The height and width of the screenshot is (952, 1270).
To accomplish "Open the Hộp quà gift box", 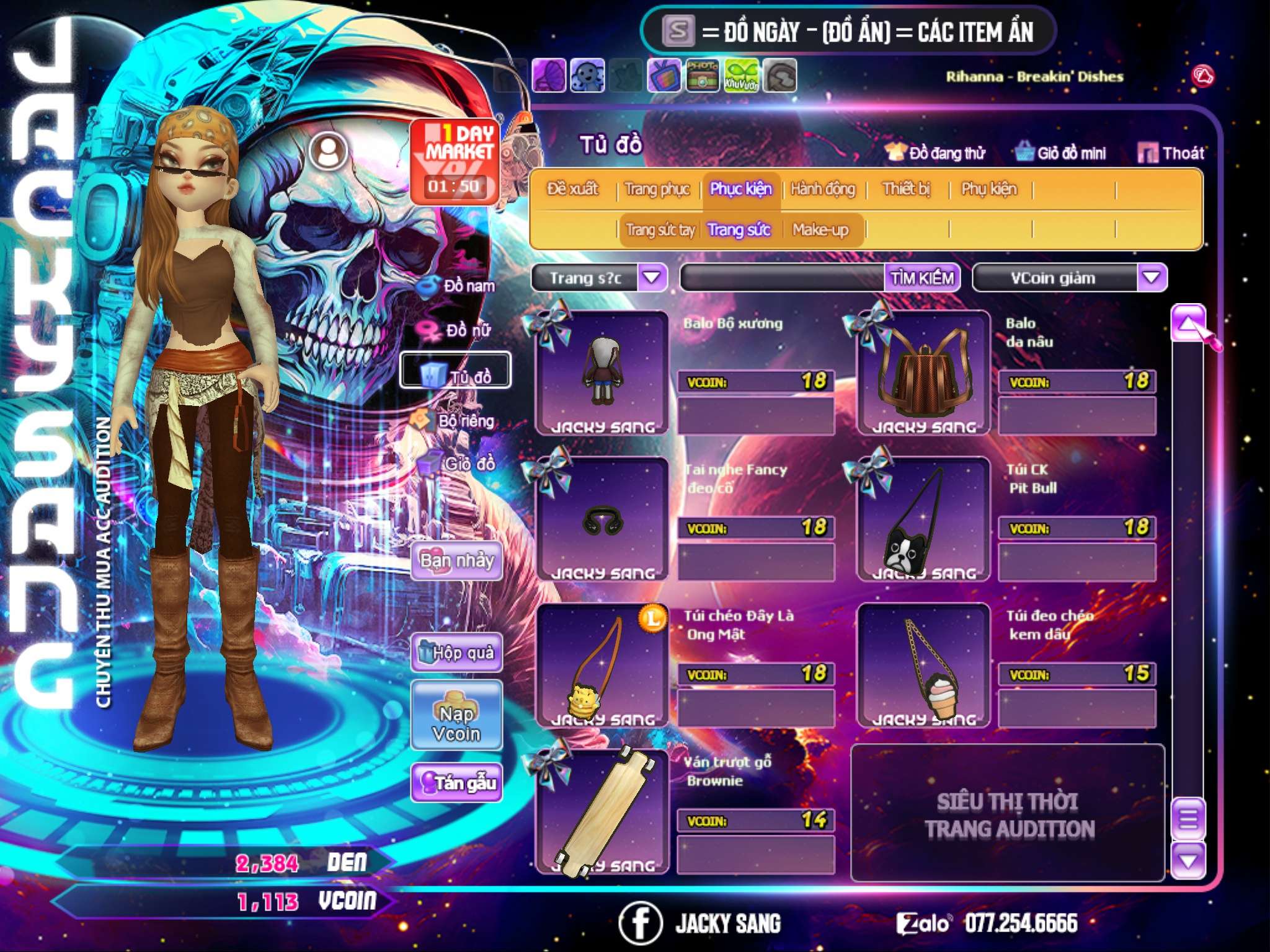I will [457, 653].
